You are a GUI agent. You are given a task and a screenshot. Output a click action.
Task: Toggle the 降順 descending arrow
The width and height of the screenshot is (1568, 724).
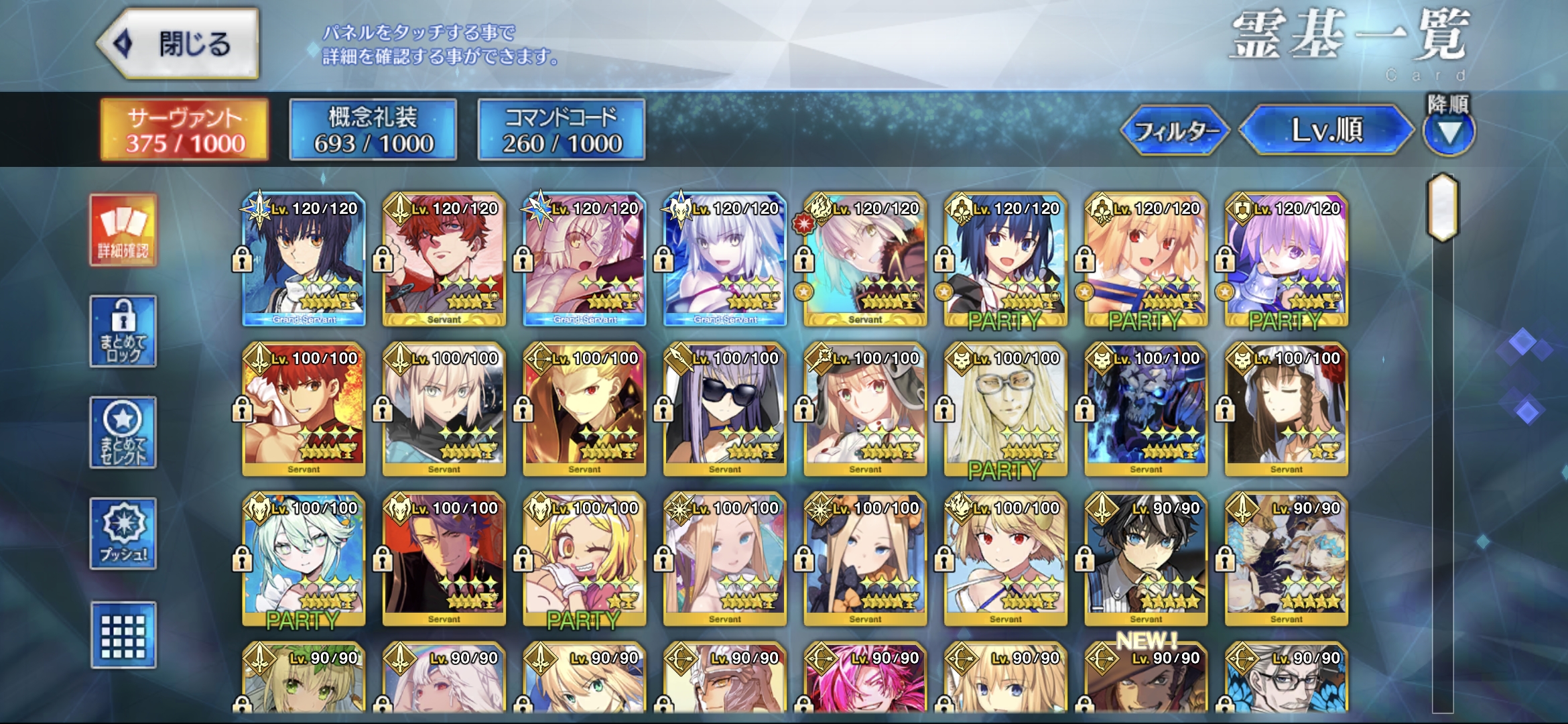point(1449,132)
